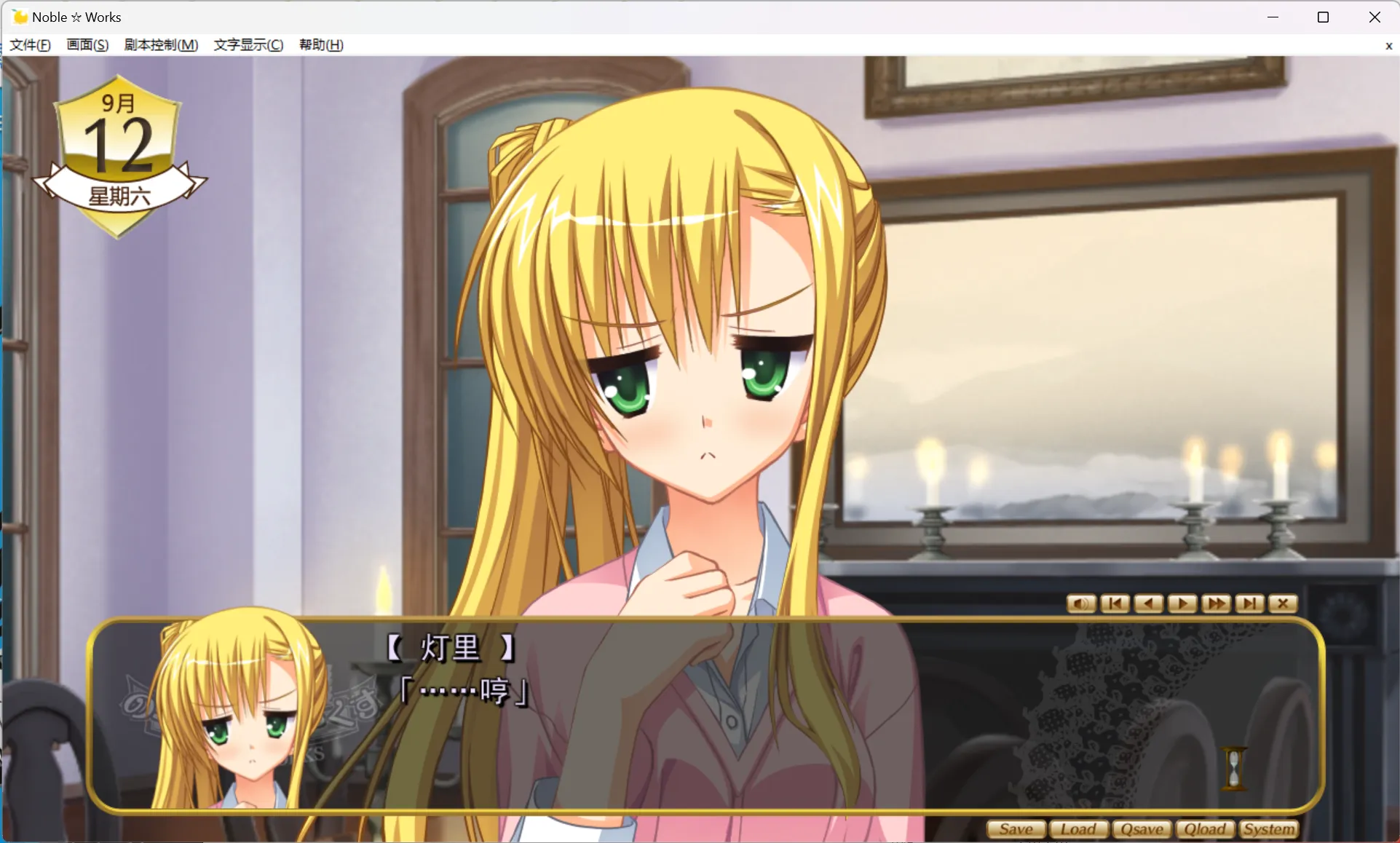1400x843 pixels.
Task: Activate the fast-forward icon
Action: click(1215, 604)
